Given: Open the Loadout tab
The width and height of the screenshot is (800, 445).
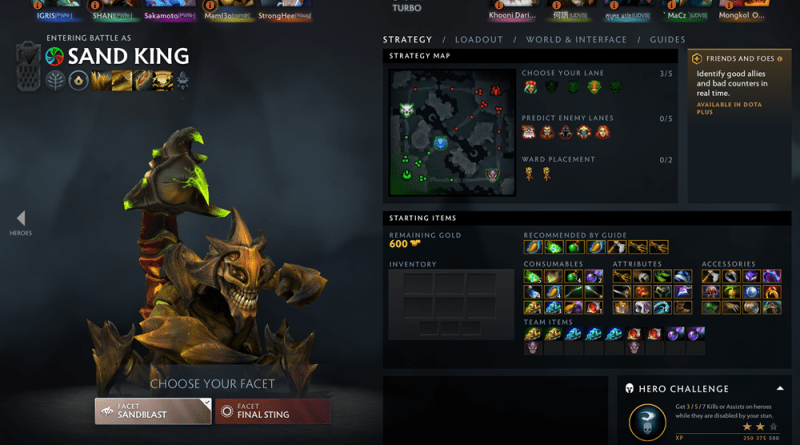Looking at the screenshot, I should (x=479, y=40).
